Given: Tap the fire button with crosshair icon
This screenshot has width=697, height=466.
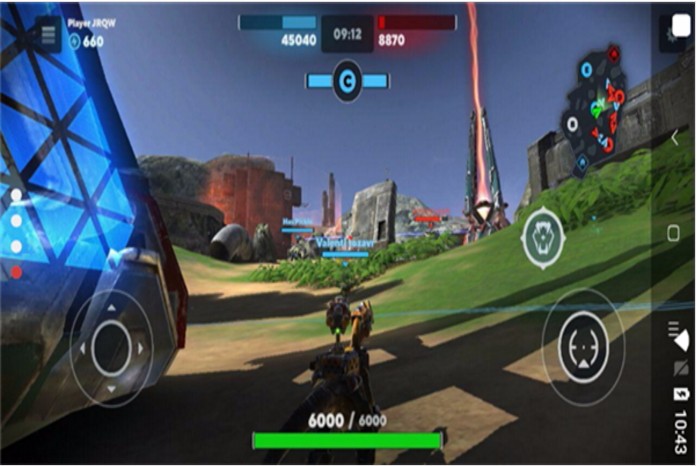Looking at the screenshot, I should (x=584, y=347).
